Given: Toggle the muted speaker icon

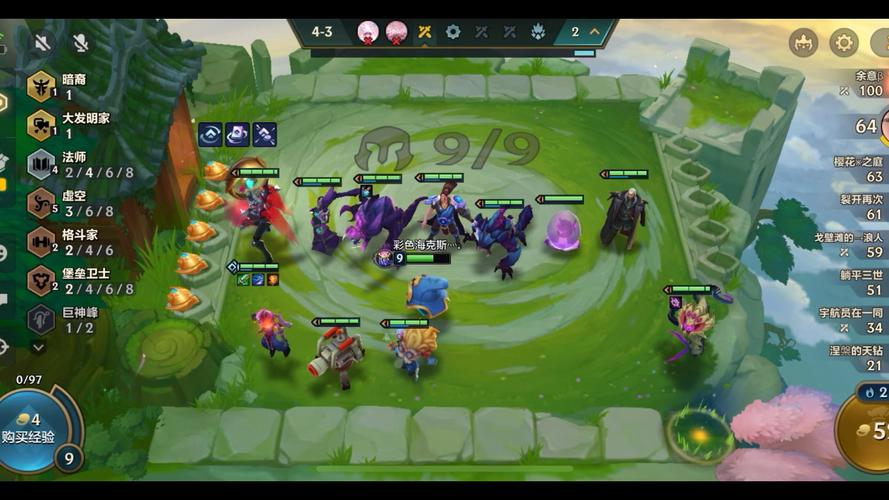Looking at the screenshot, I should pos(42,42).
